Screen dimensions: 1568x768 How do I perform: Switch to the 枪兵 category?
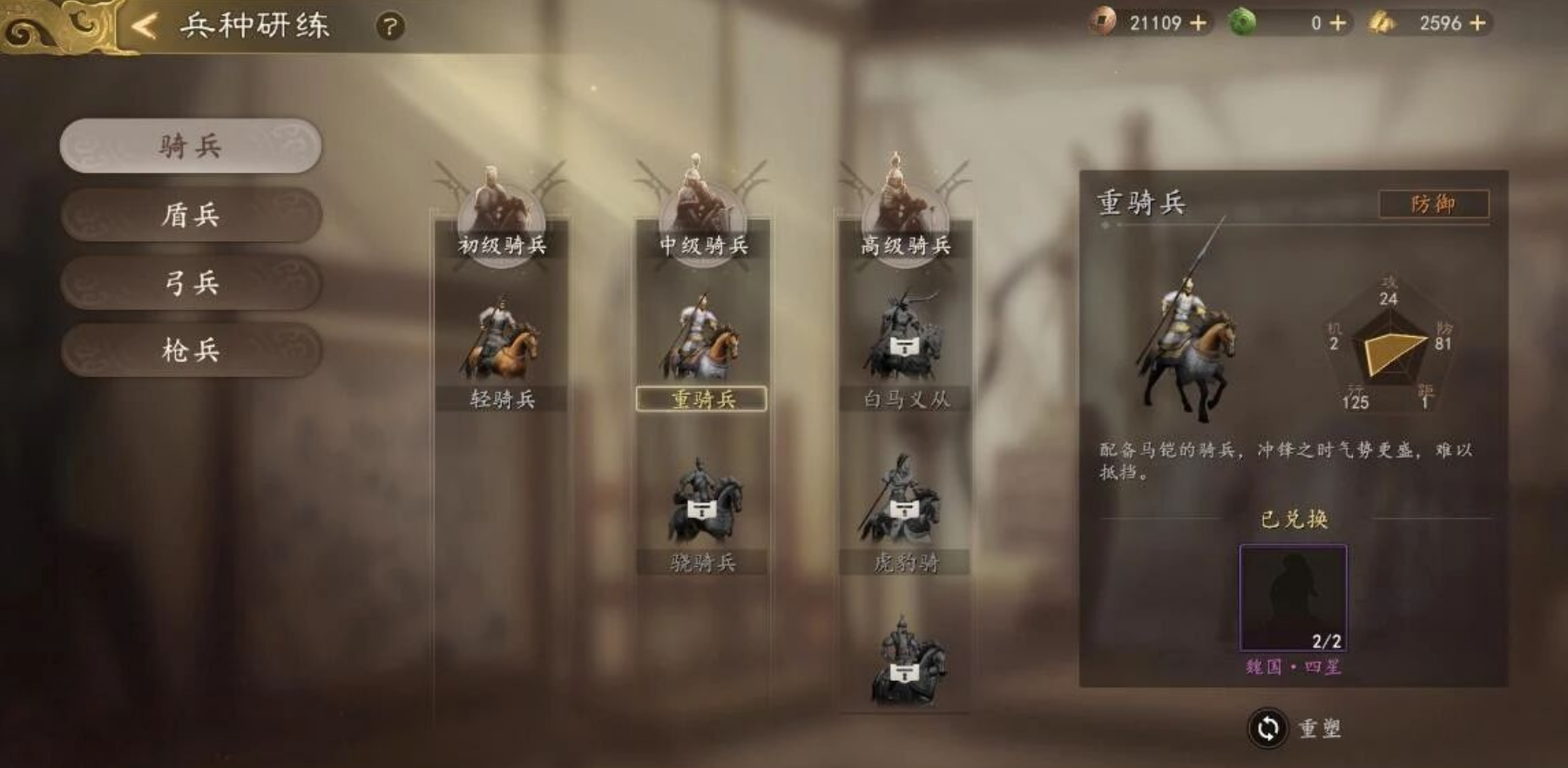point(193,351)
